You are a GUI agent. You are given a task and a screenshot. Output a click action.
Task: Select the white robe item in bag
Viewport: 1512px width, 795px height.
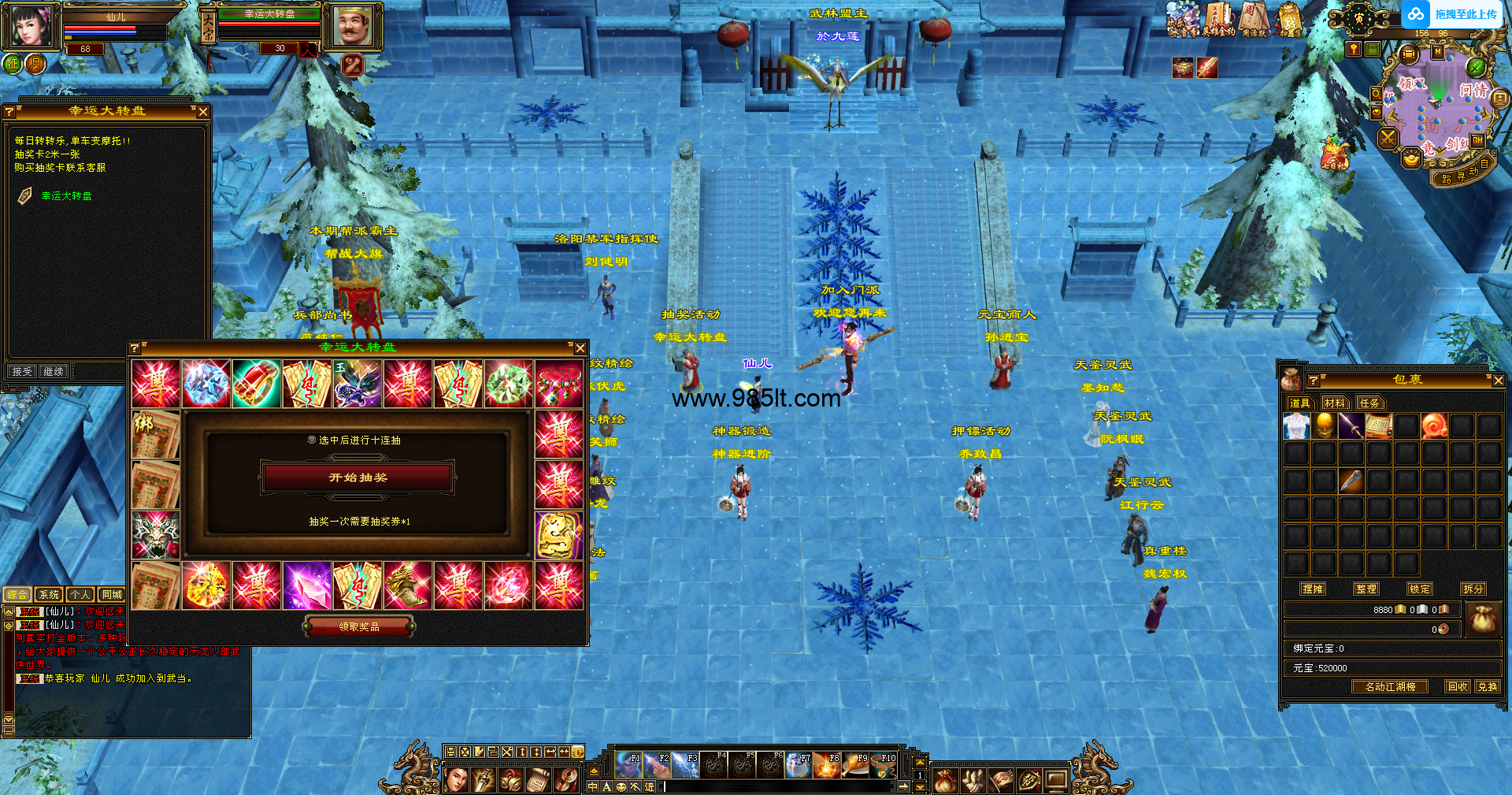coord(1296,426)
